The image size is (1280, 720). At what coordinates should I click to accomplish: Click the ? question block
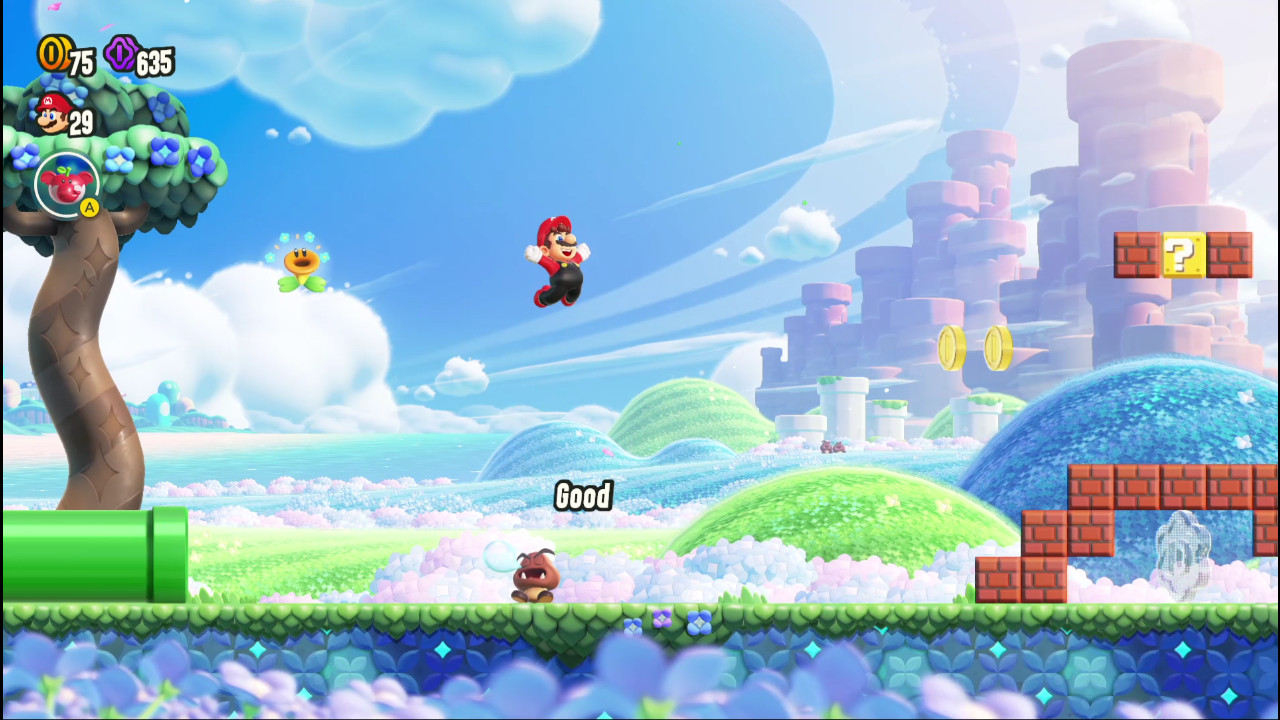(1183, 255)
